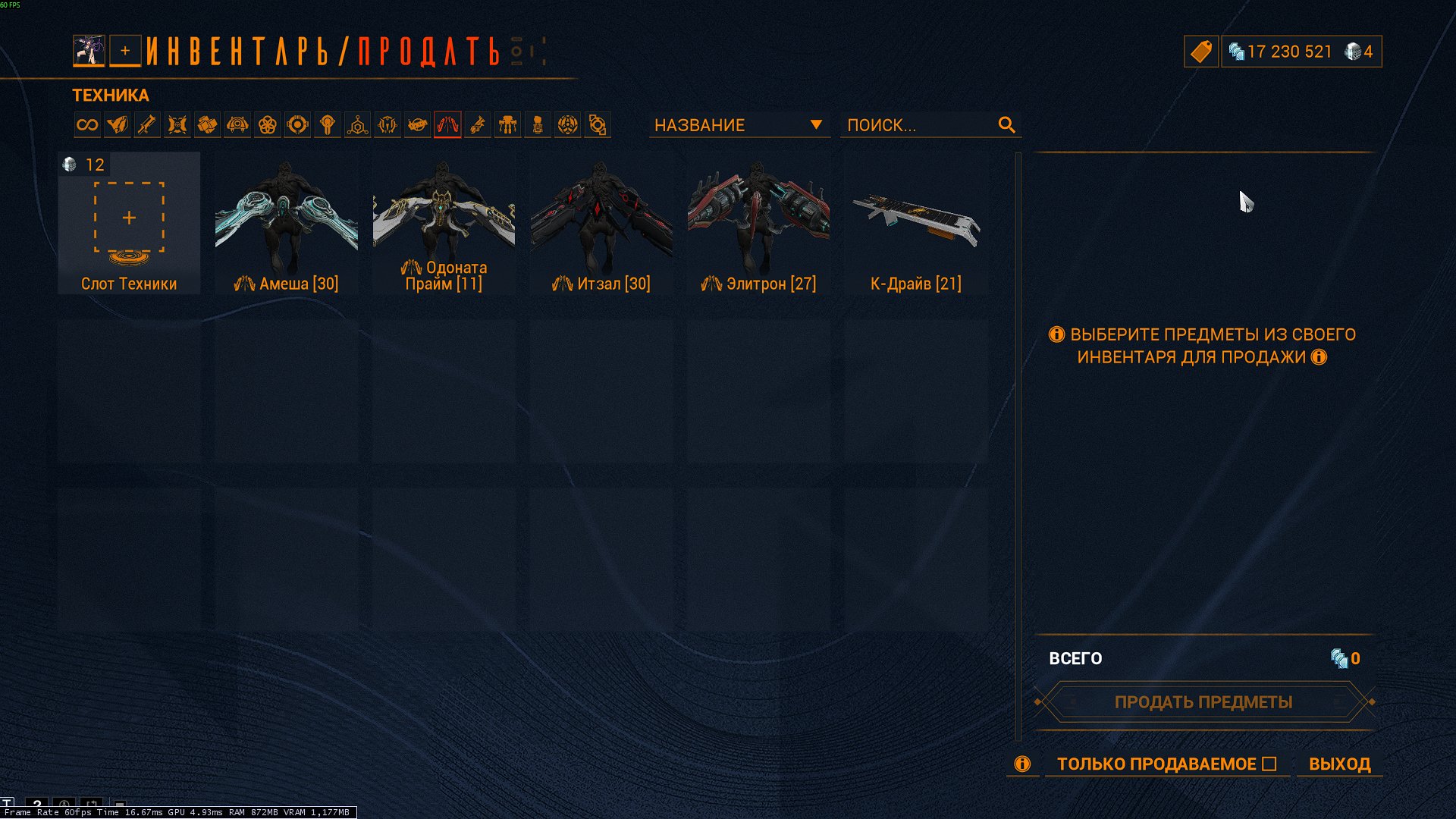The width and height of the screenshot is (1456, 819).
Task: Select the humanoid mech category tab
Action: 507,125
